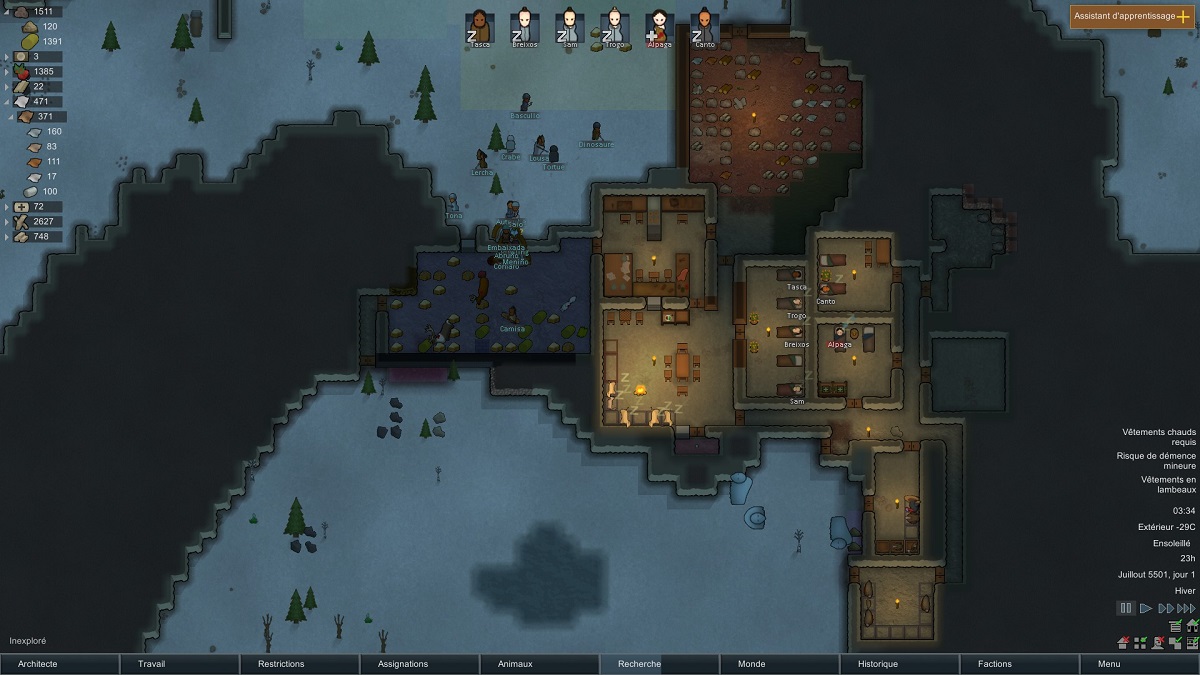
Task: Select colonist Alpaga's portrait
Action: coord(659,27)
